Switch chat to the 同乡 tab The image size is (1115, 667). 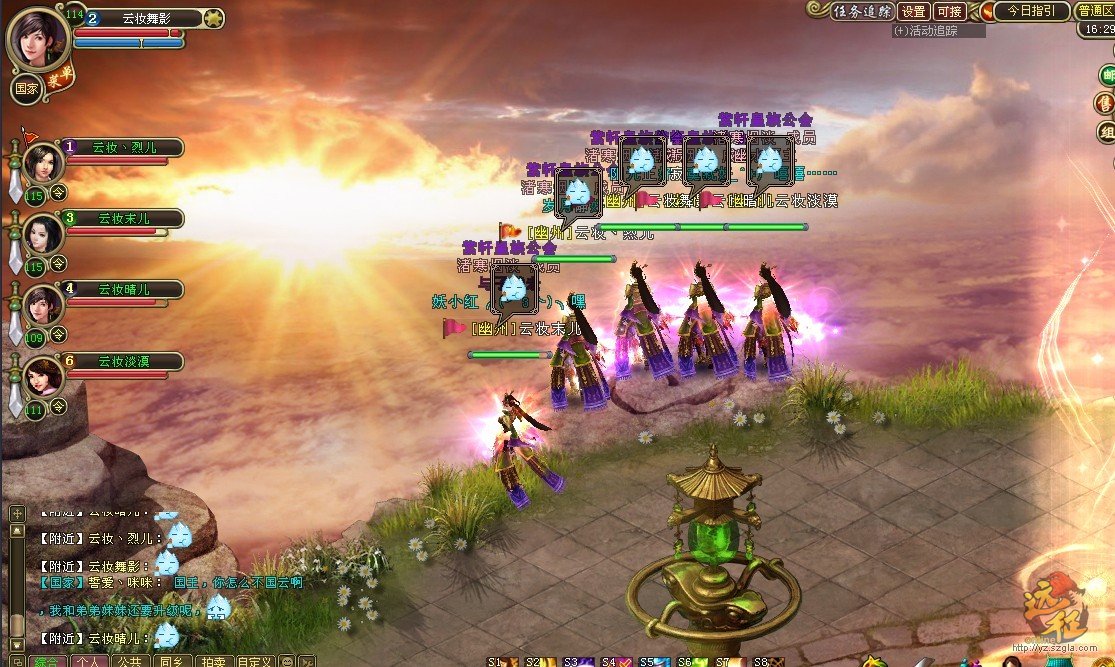point(170,661)
